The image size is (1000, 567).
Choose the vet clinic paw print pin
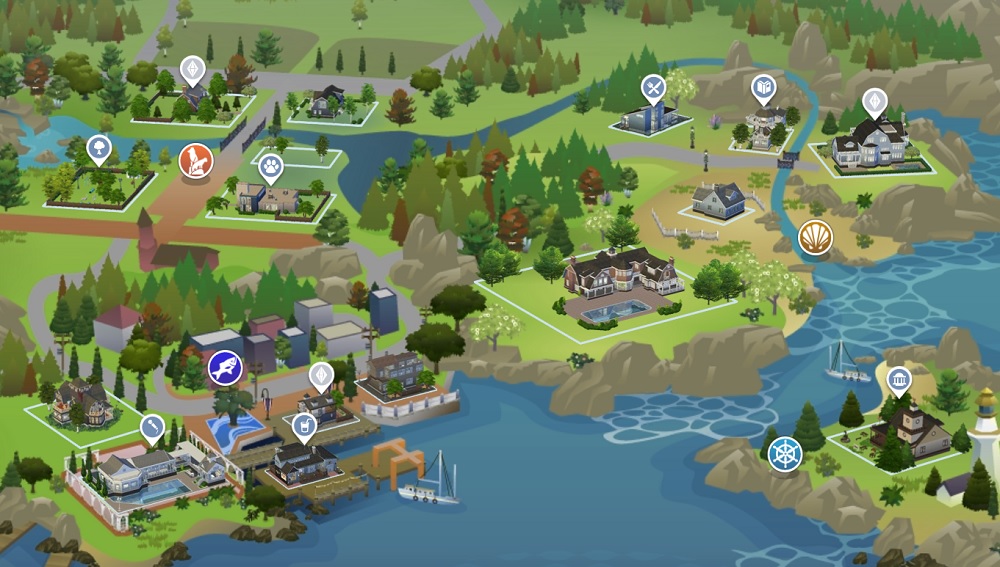tap(271, 167)
